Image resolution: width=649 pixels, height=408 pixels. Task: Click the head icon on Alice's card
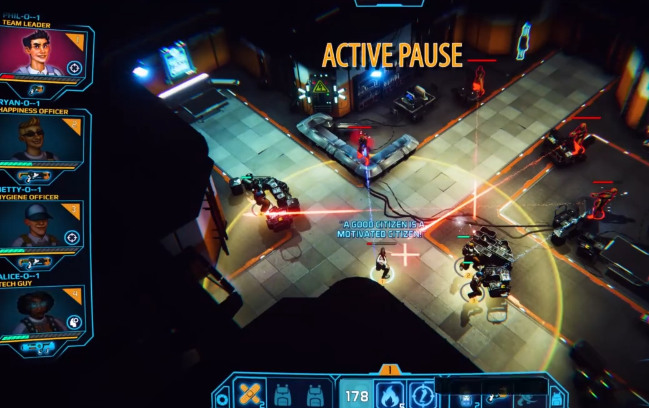tap(74, 323)
